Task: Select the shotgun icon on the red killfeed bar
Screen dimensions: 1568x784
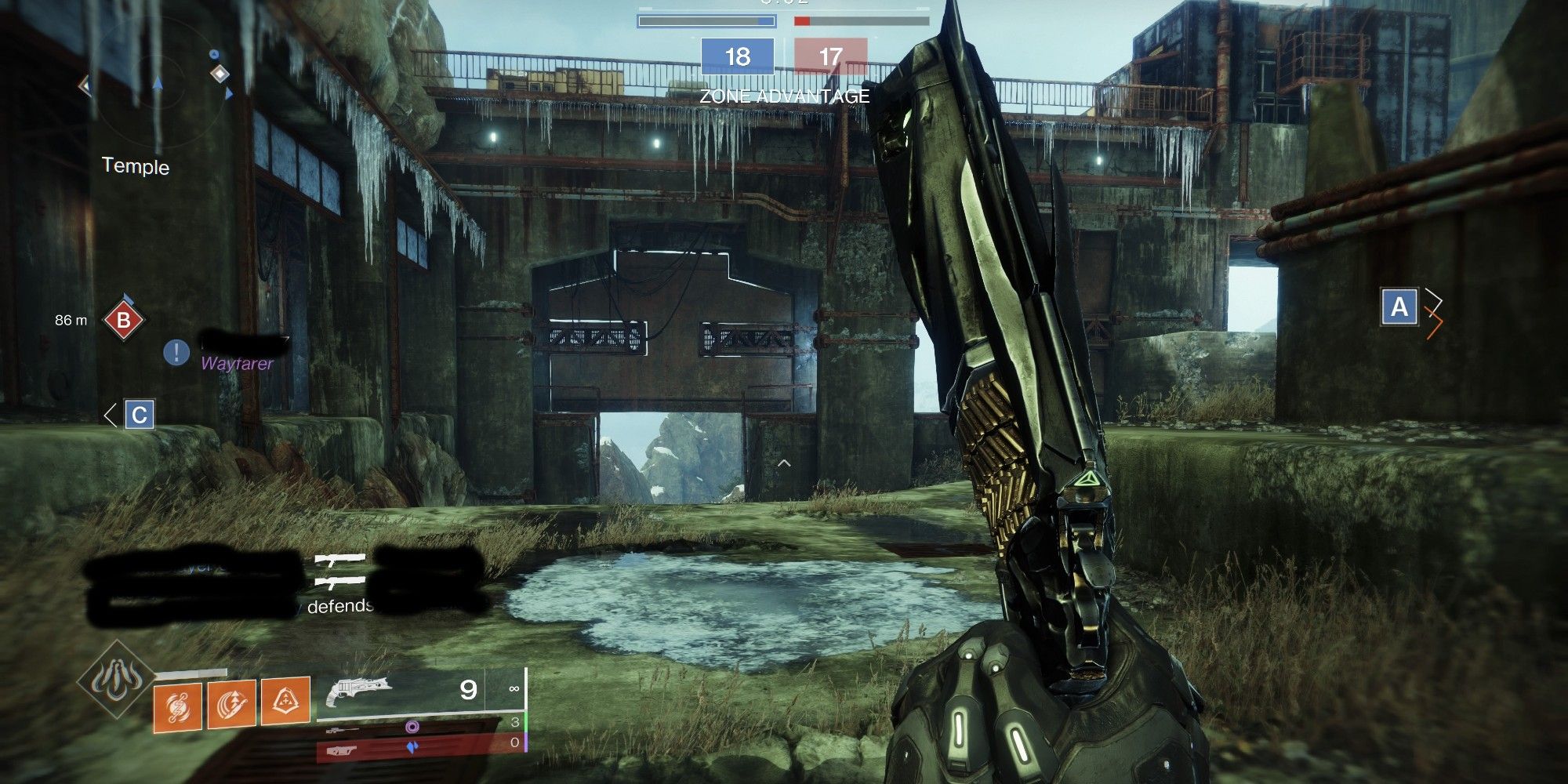Action: (x=343, y=750)
